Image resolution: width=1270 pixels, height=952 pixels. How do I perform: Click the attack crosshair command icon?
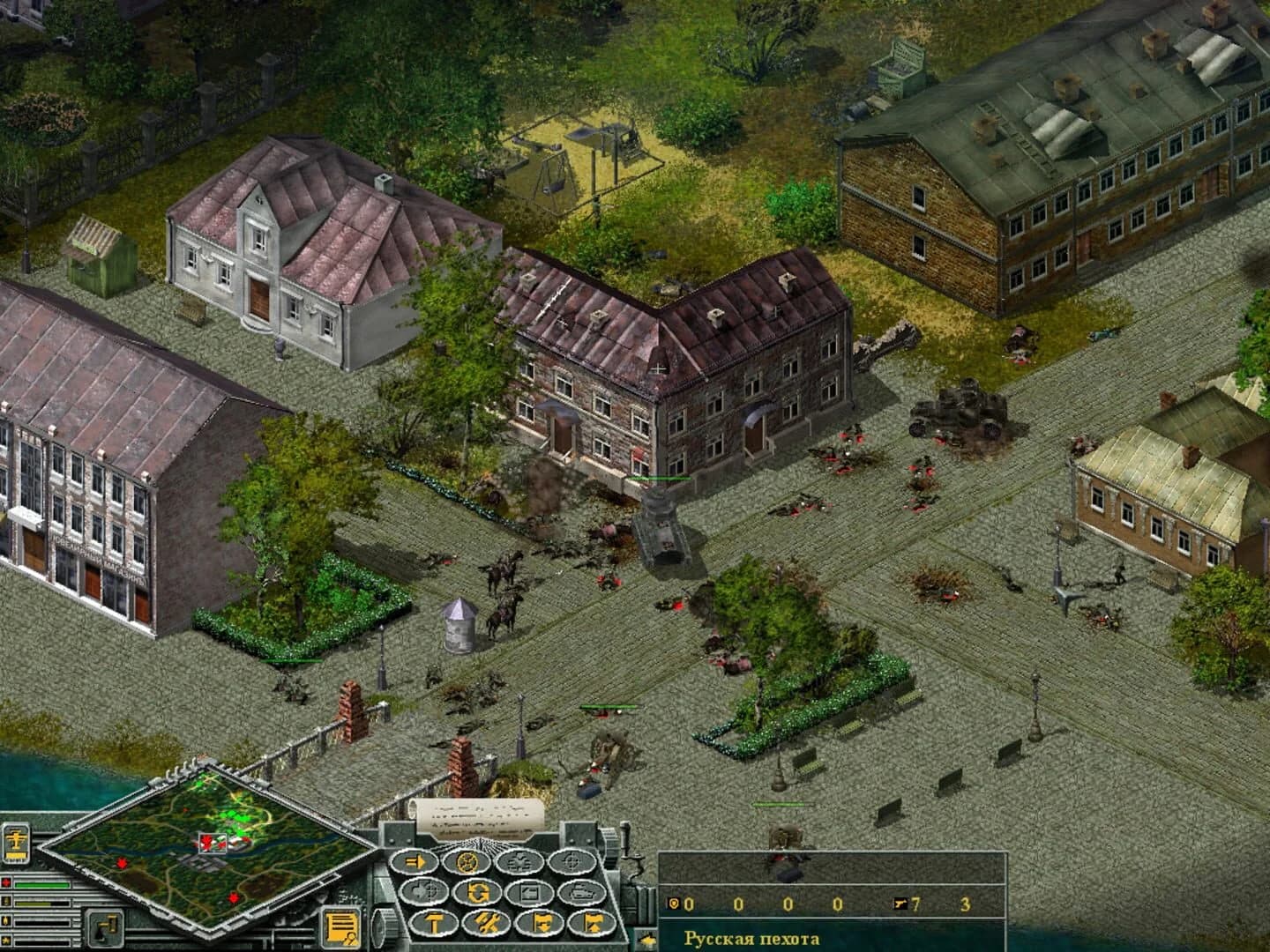click(x=571, y=862)
